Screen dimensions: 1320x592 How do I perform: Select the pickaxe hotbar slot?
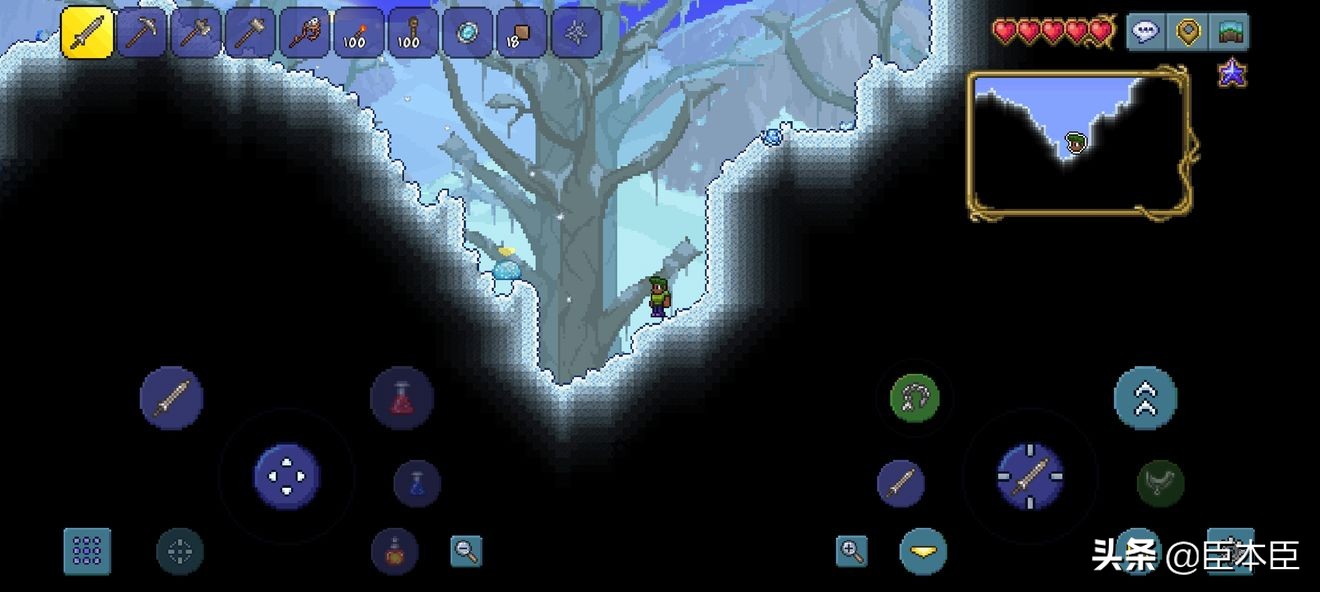141,33
